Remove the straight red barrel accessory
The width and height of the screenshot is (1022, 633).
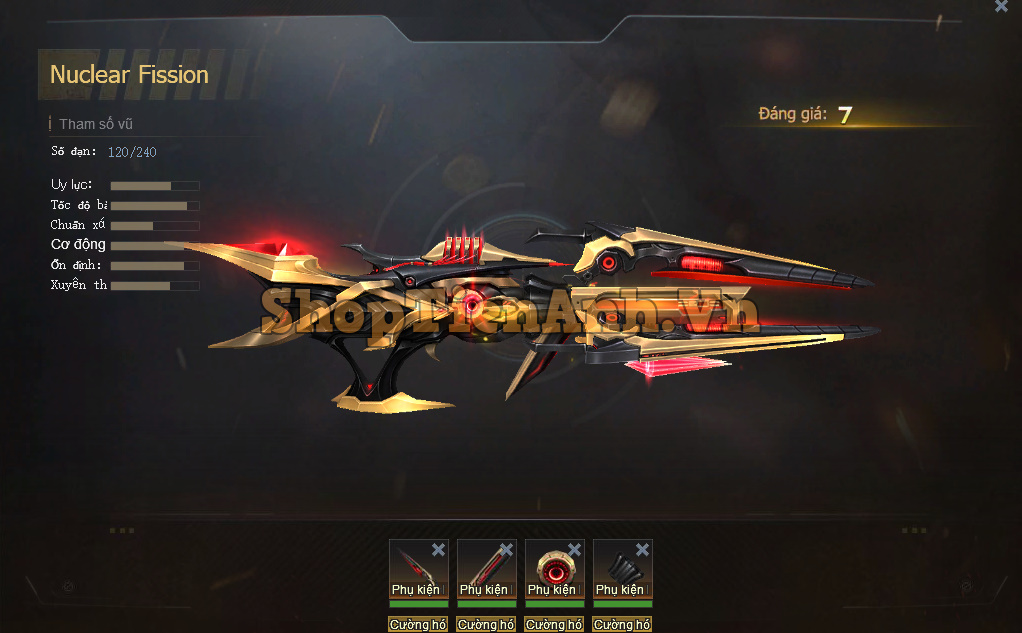(506, 550)
